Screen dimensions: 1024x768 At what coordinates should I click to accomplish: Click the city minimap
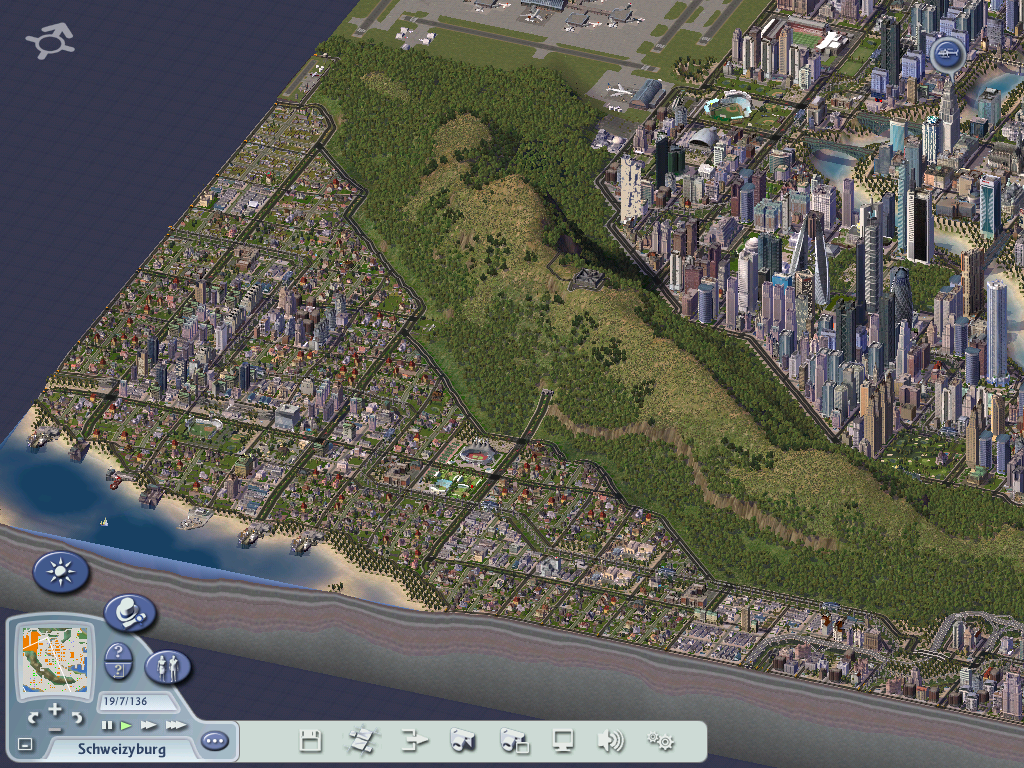[x=54, y=661]
